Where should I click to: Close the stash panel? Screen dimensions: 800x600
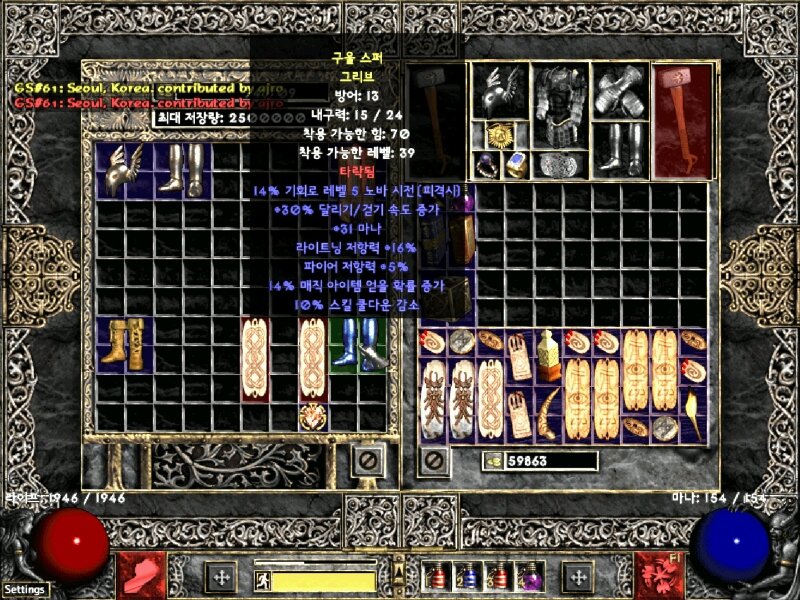[368, 461]
